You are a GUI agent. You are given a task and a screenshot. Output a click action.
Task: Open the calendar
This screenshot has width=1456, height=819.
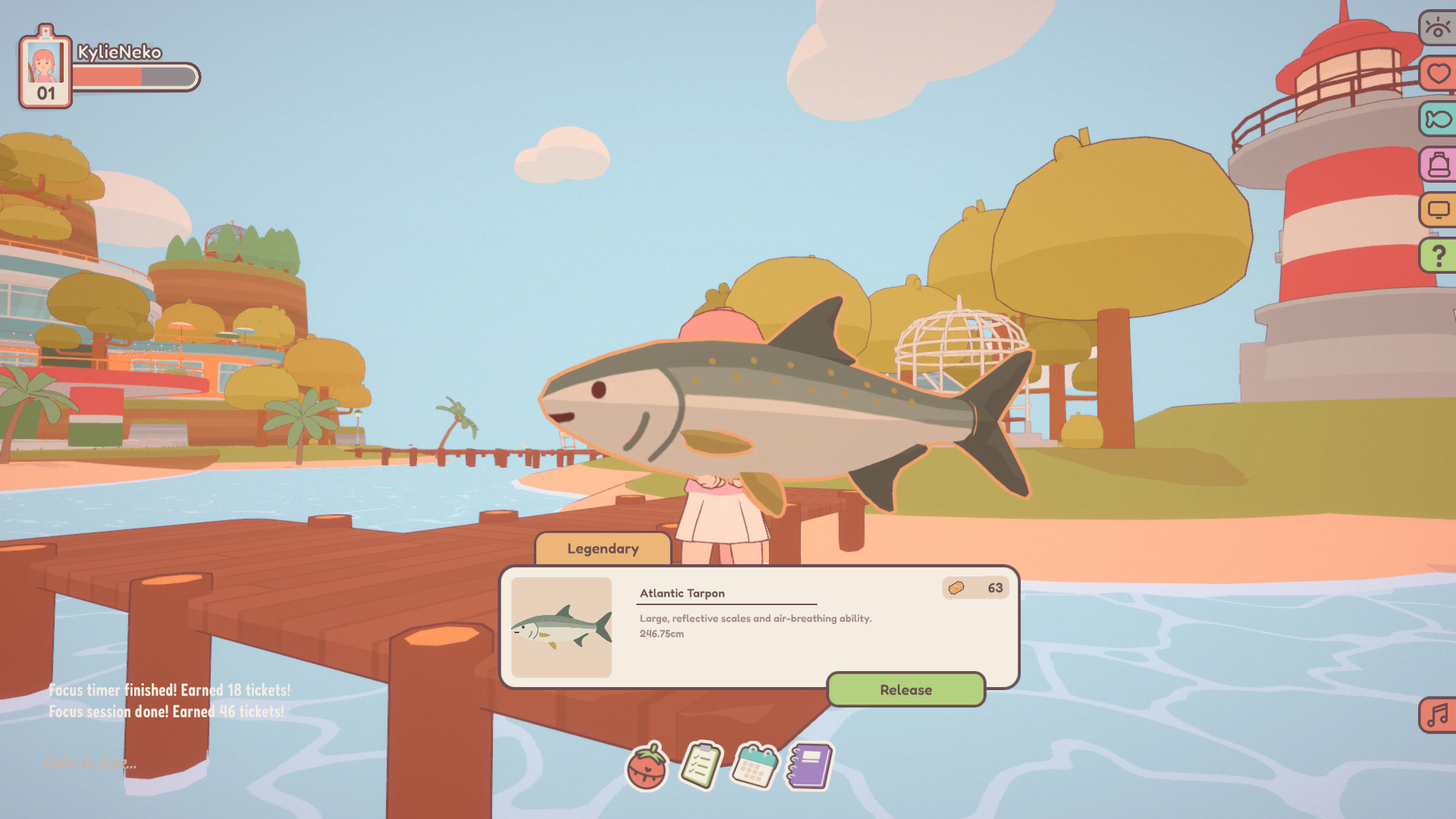pos(755,766)
